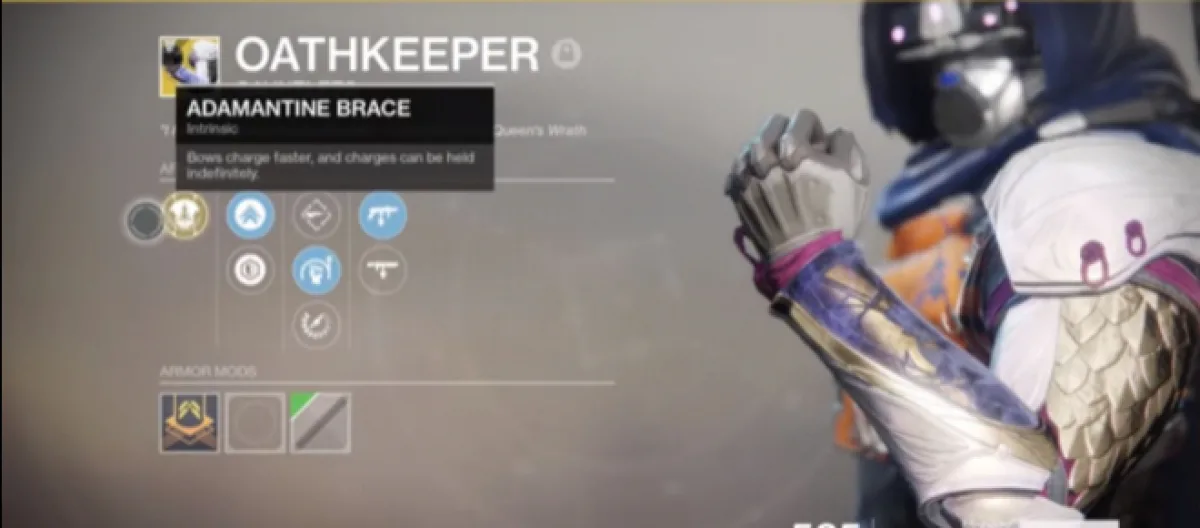Choose the feather and wreath perk
1200x528 pixels.
316,324
